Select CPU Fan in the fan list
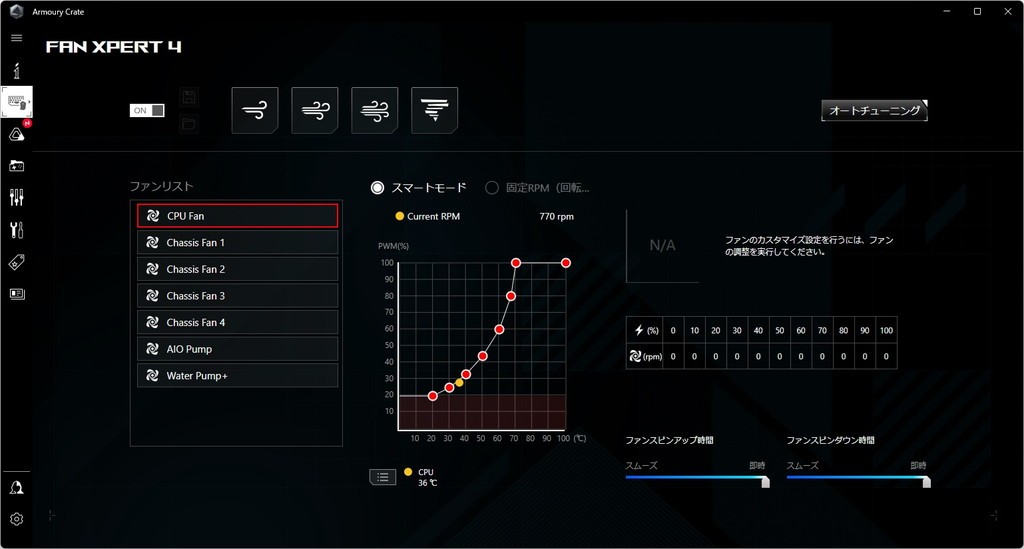The image size is (1024, 549). point(238,216)
